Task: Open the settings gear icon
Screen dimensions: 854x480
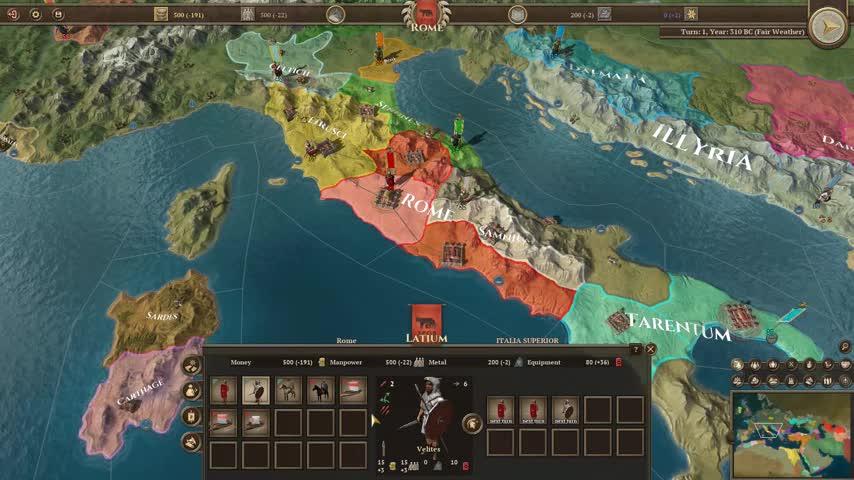Action: coord(36,14)
